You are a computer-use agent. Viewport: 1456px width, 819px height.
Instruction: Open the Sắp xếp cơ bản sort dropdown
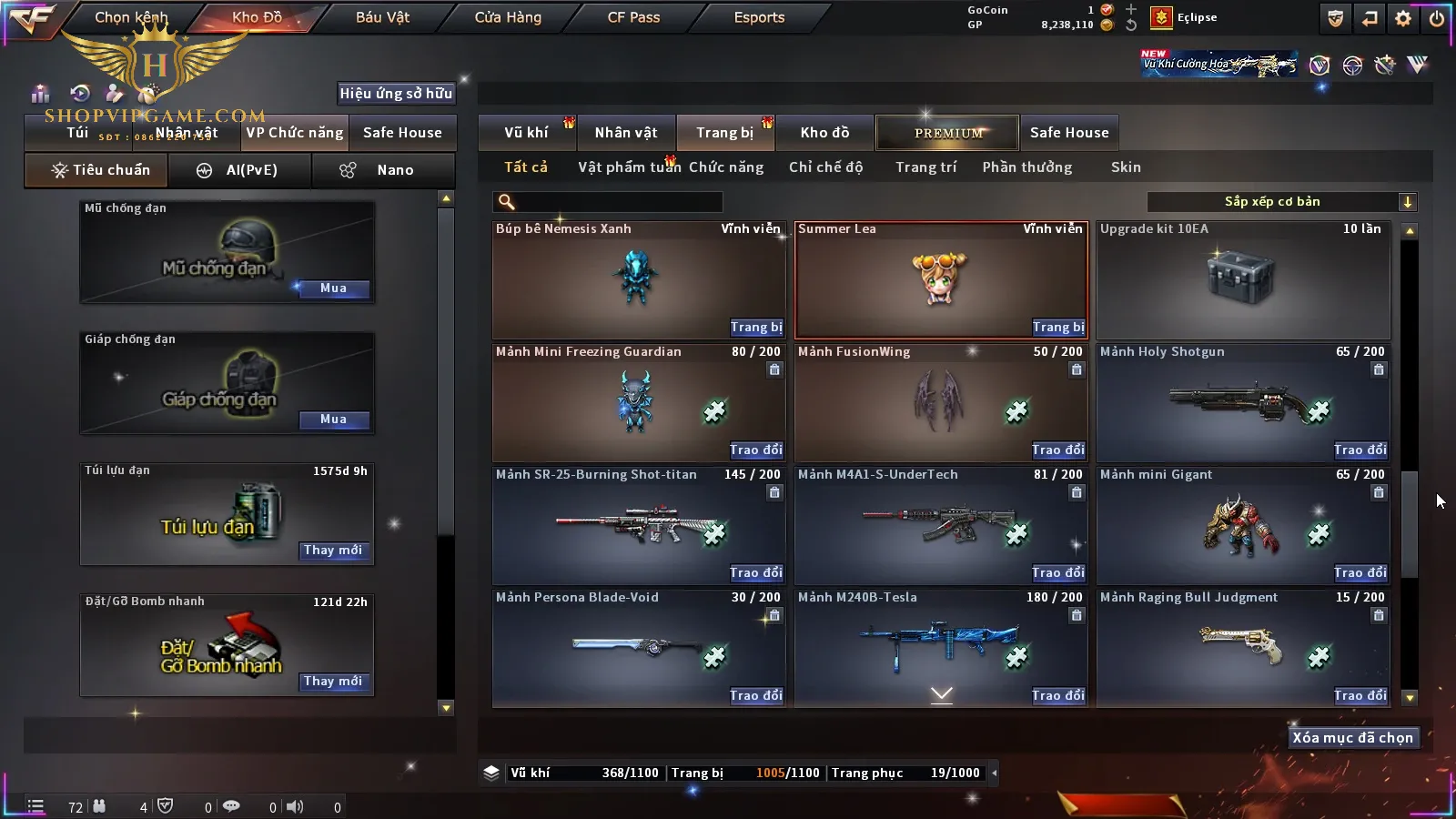1281,202
